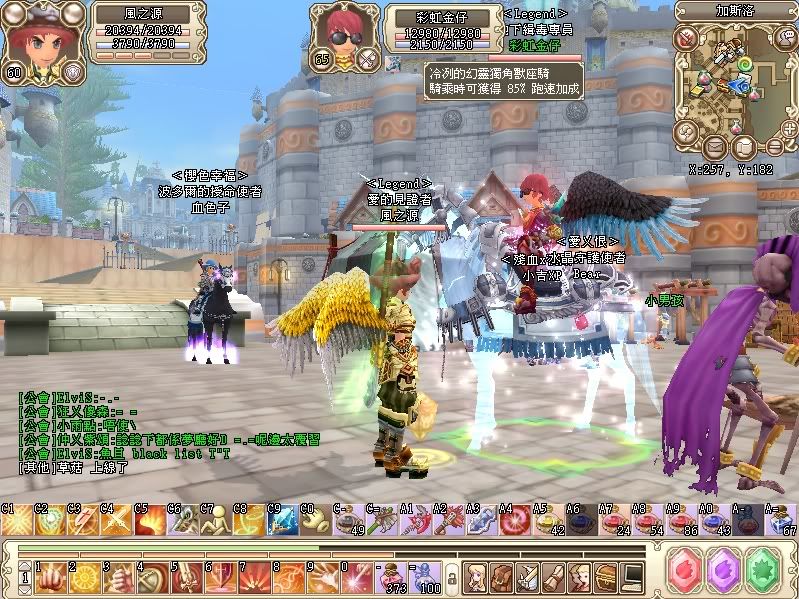Activate the skill in hotbar slot C5

[150, 521]
